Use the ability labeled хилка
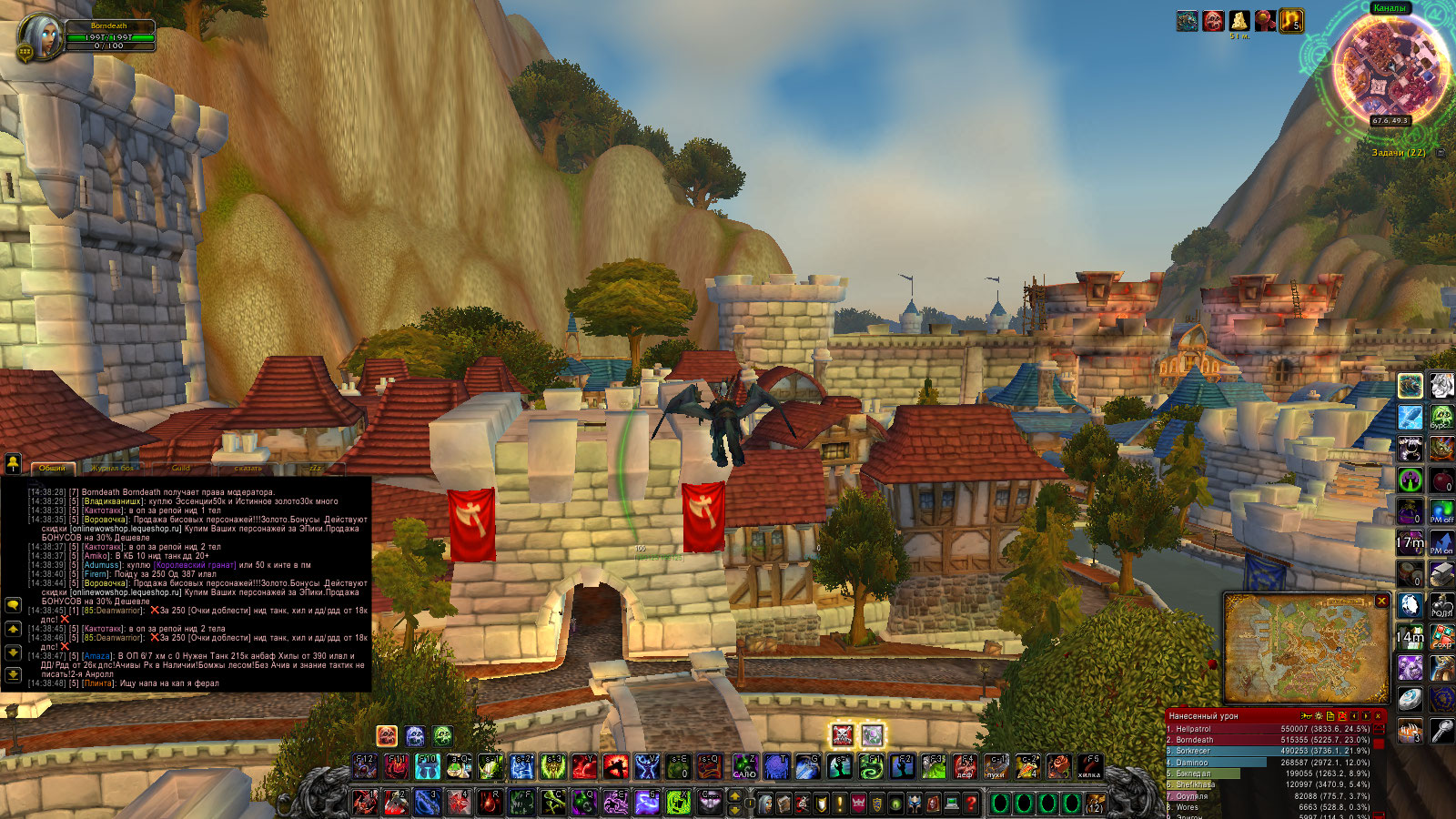 pyautogui.click(x=1088, y=767)
